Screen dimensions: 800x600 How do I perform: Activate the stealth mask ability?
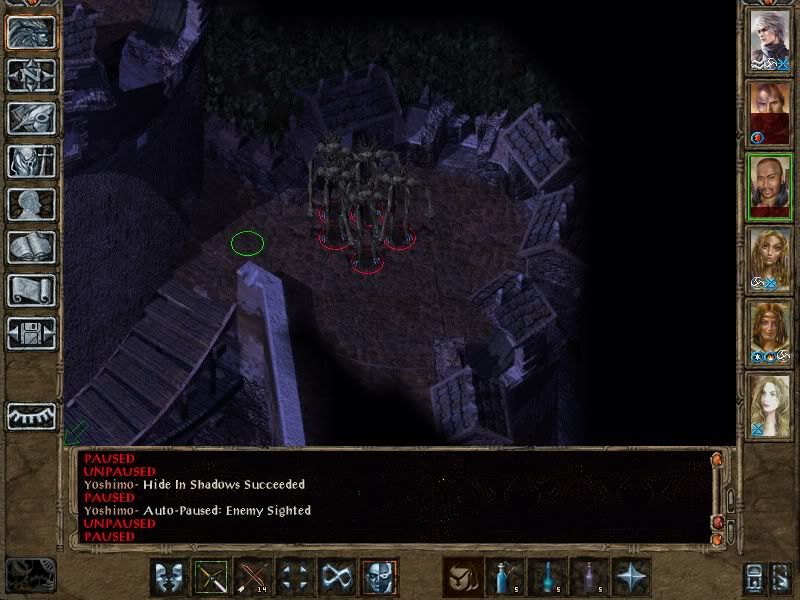coord(379,577)
